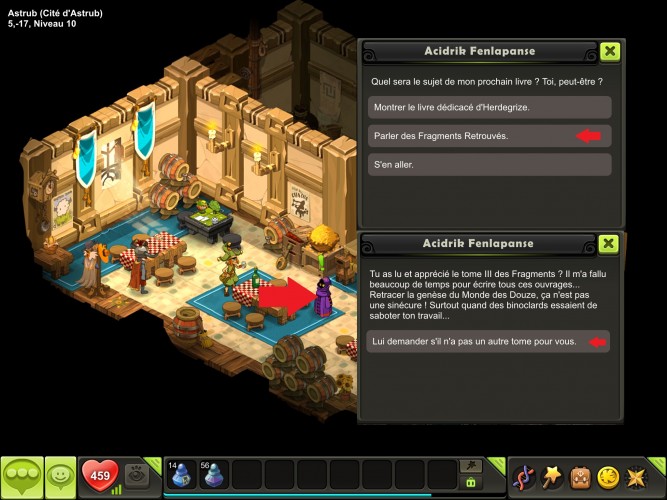This screenshot has width=667, height=500.
Task: Close the dialogue window with three replies
Action: click(609, 51)
